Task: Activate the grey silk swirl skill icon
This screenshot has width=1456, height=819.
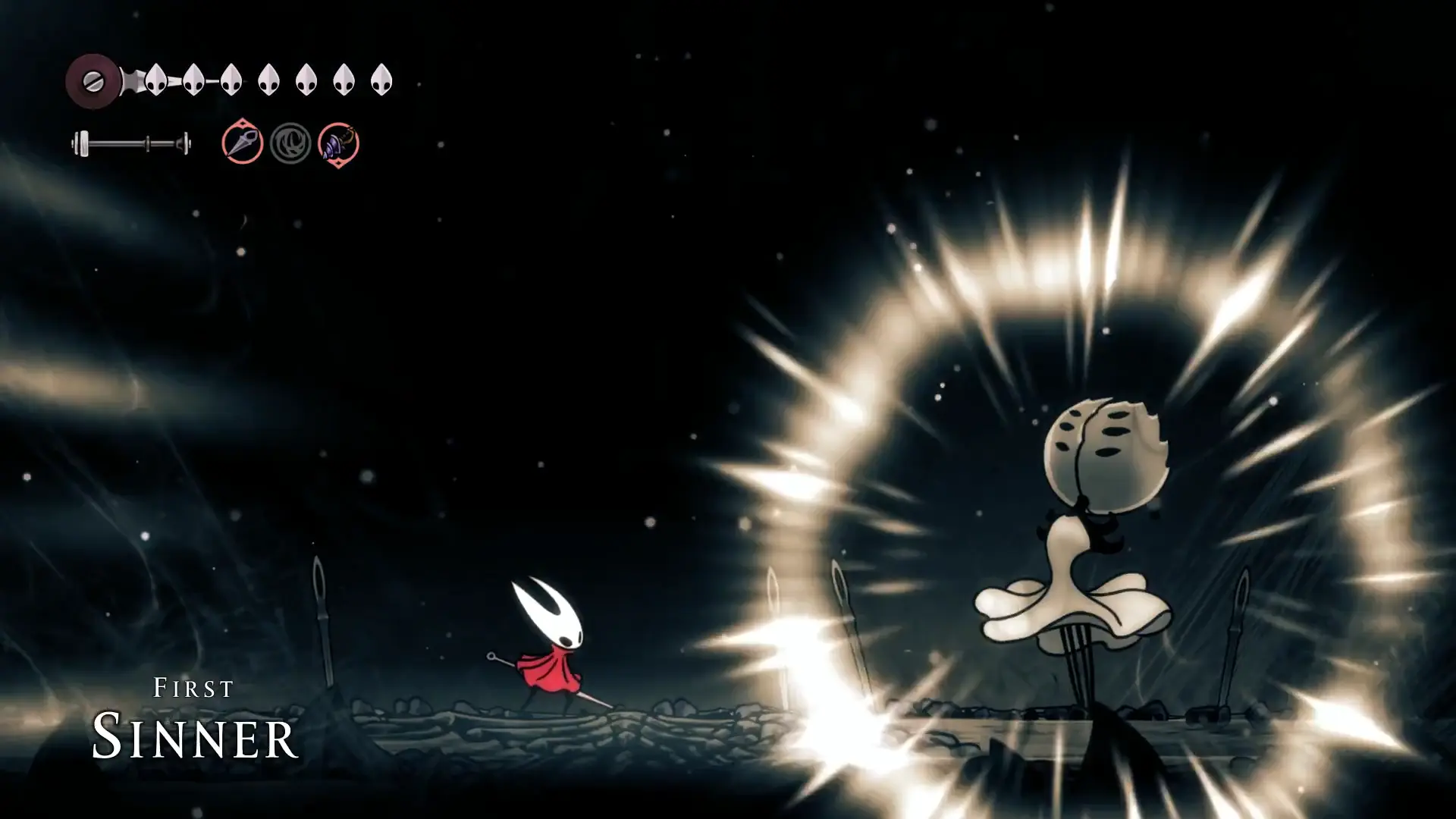Action: click(290, 143)
